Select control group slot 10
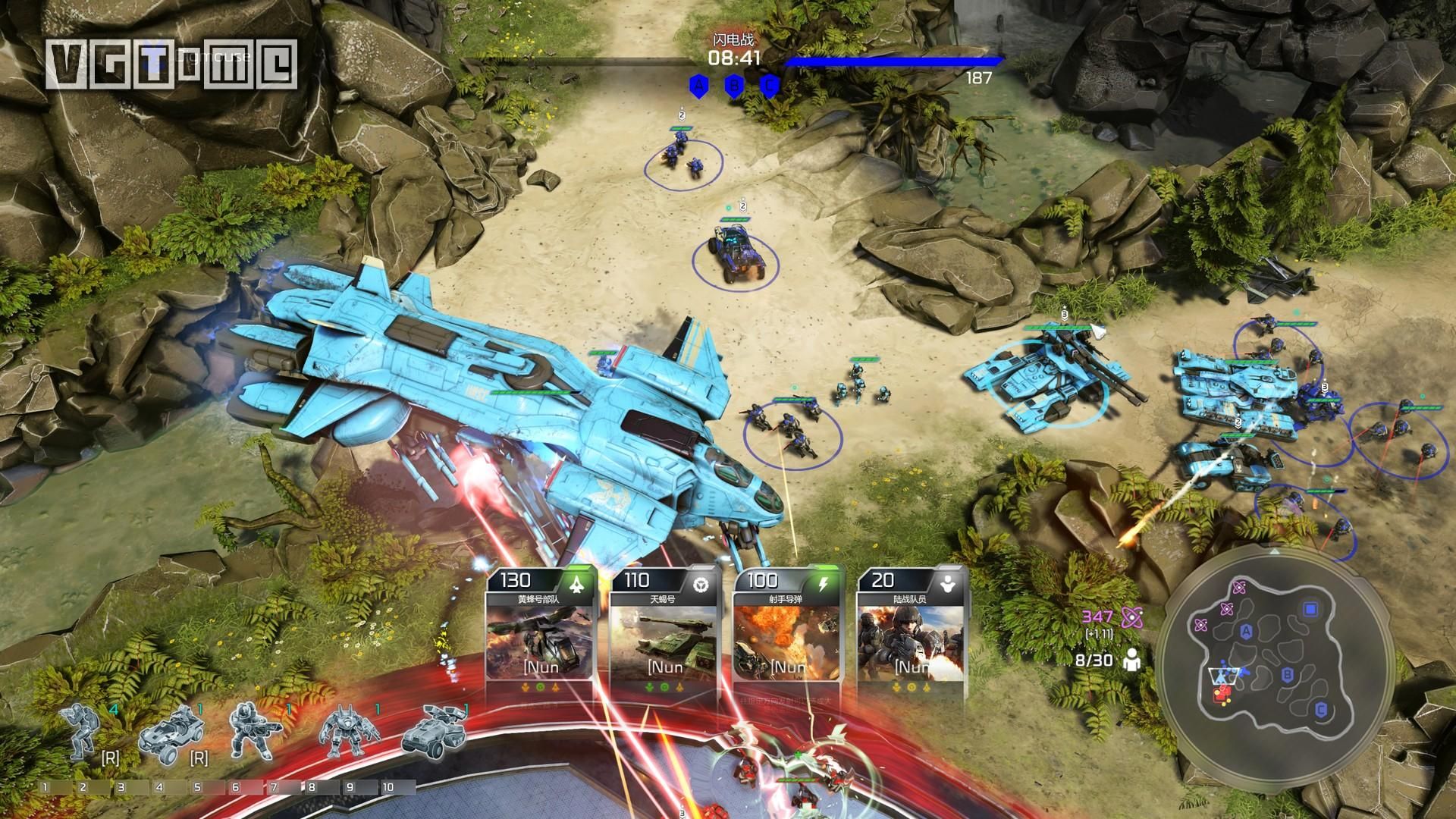 point(388,787)
